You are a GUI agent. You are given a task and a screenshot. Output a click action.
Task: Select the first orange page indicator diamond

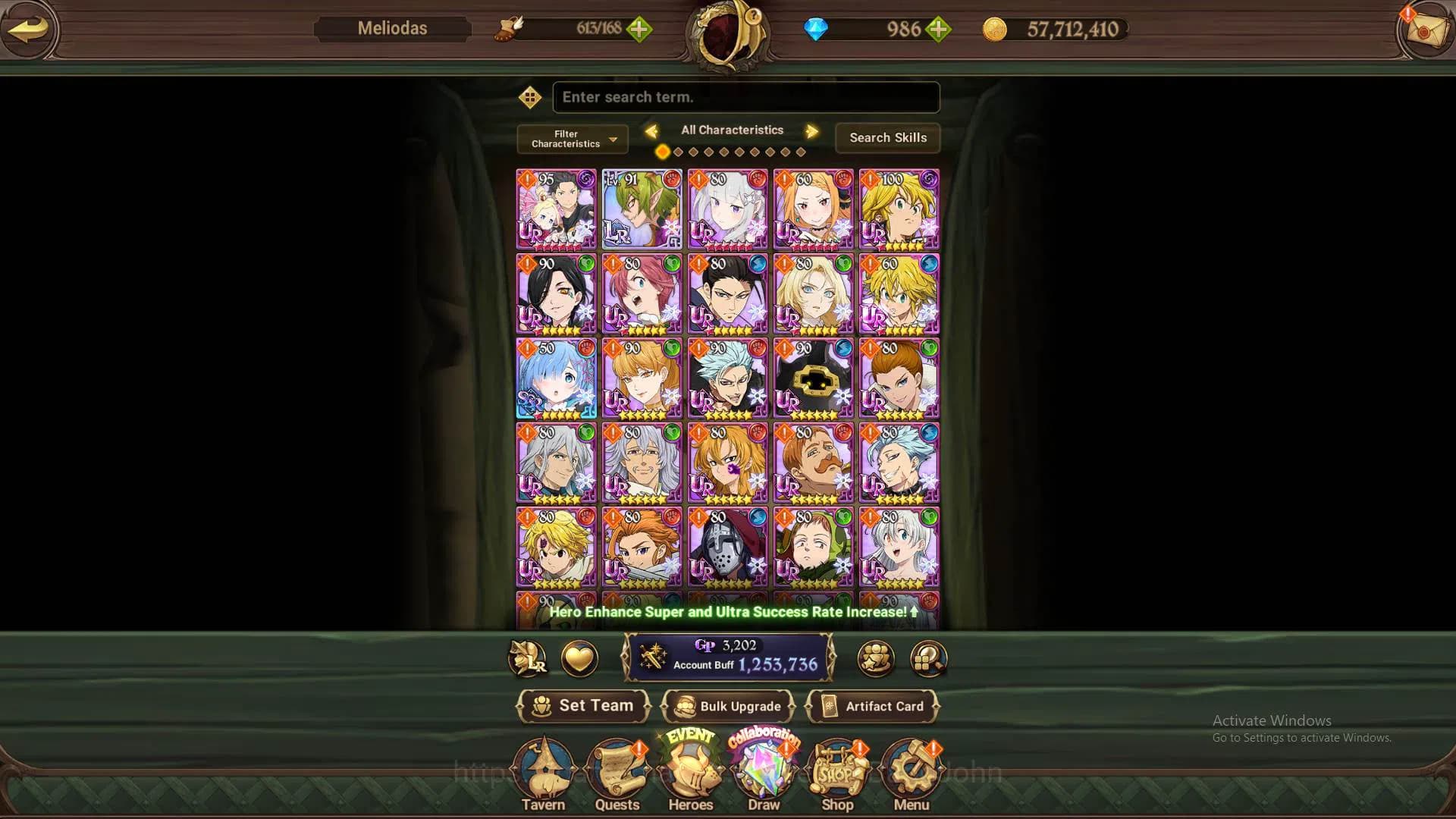[662, 152]
